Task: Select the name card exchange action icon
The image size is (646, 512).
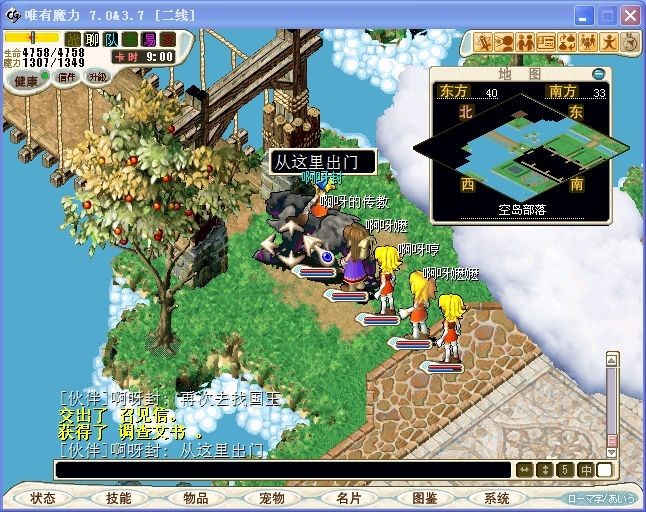Action: point(546,42)
